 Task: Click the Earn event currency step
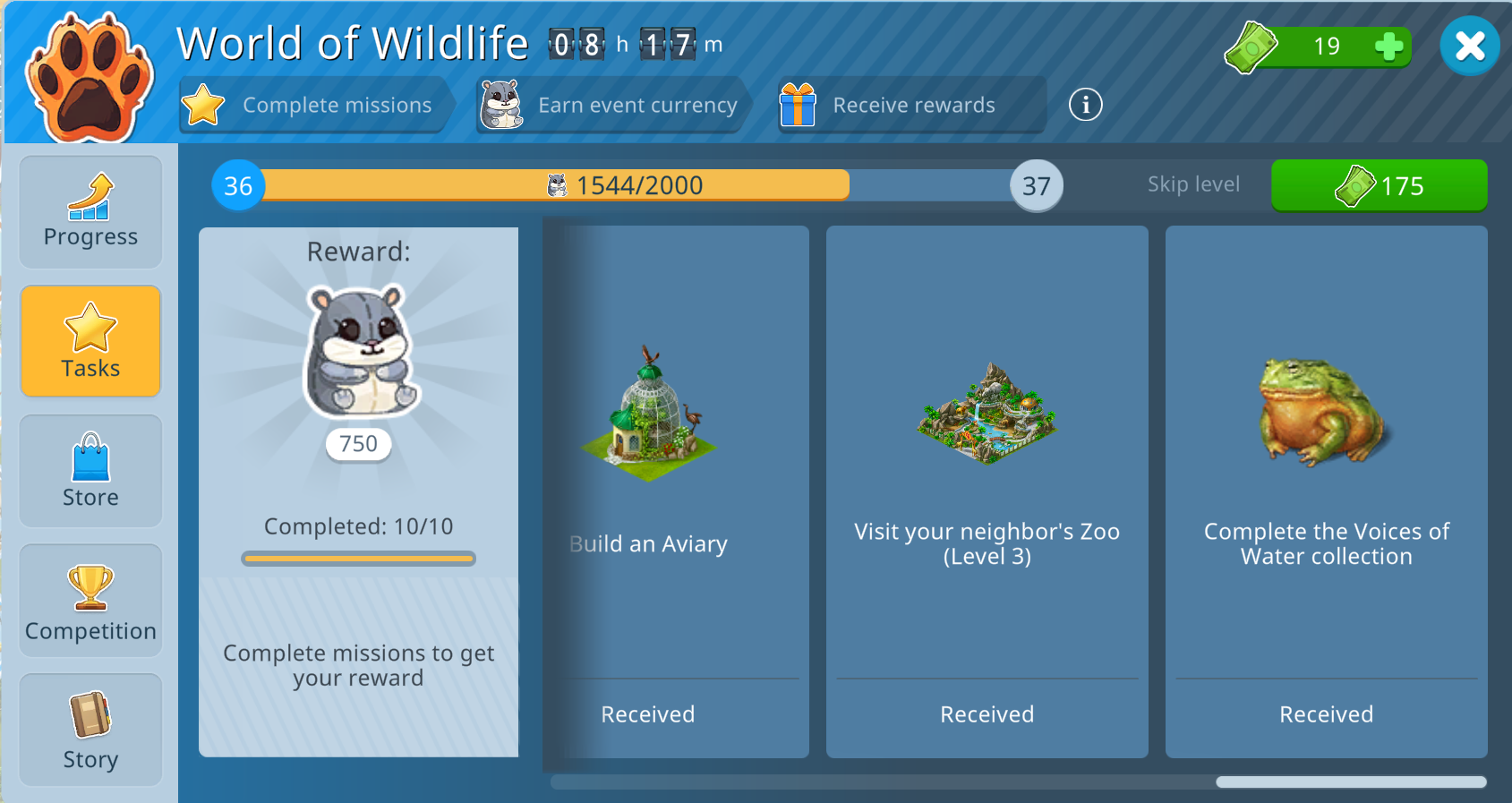[613, 105]
